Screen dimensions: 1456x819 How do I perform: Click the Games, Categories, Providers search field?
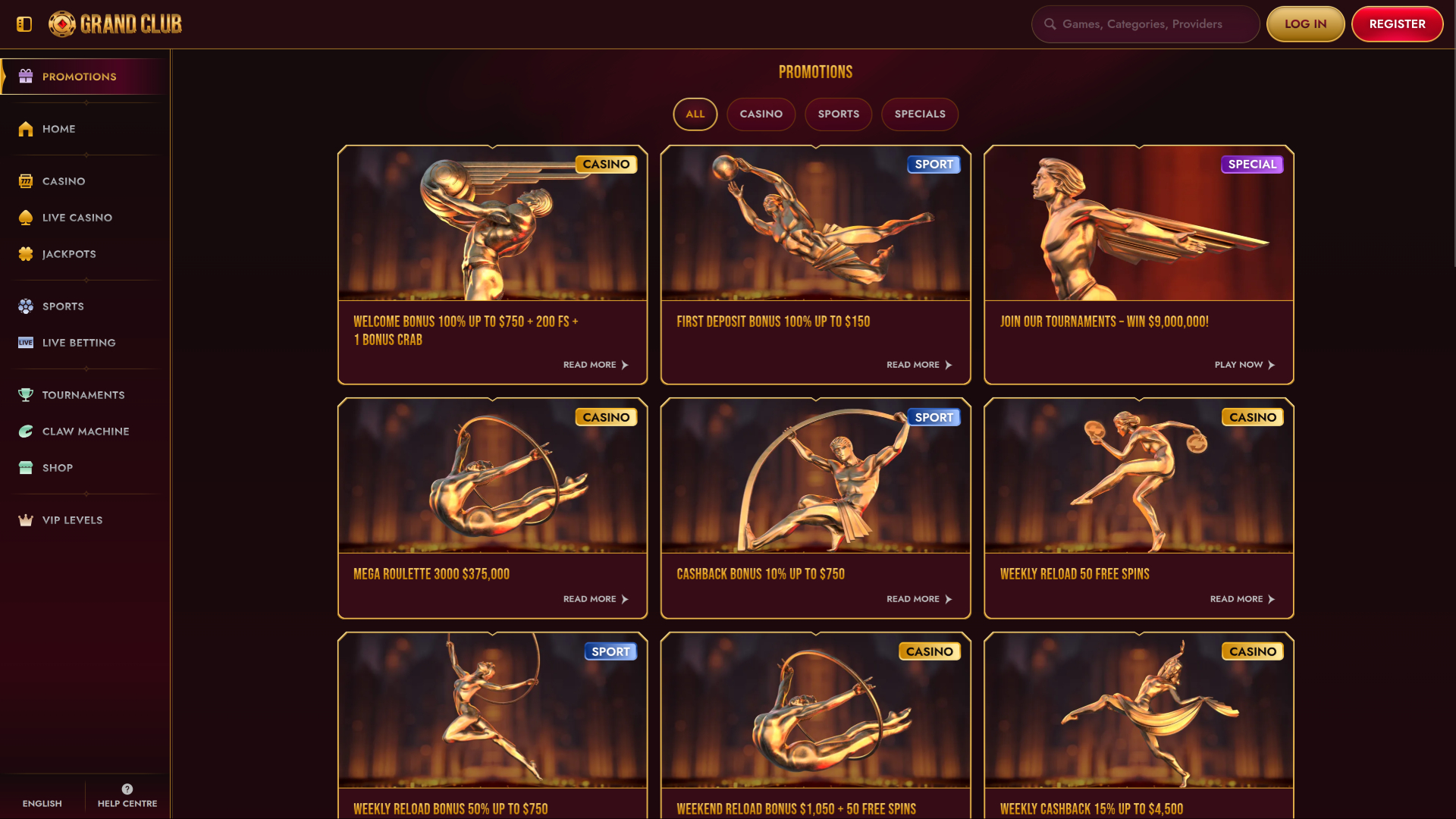(x=1145, y=24)
